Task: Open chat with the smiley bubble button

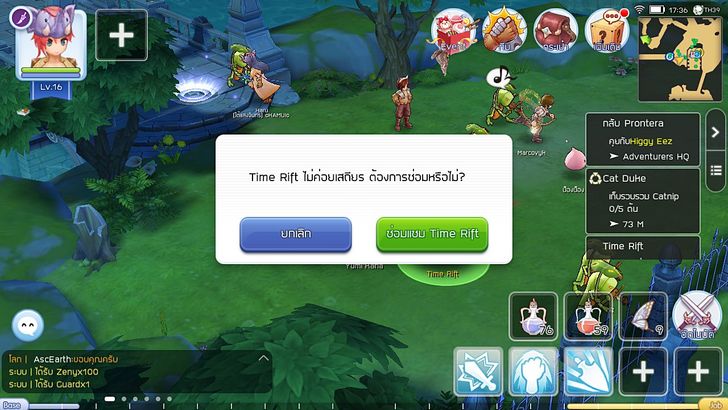Action: pos(28,325)
